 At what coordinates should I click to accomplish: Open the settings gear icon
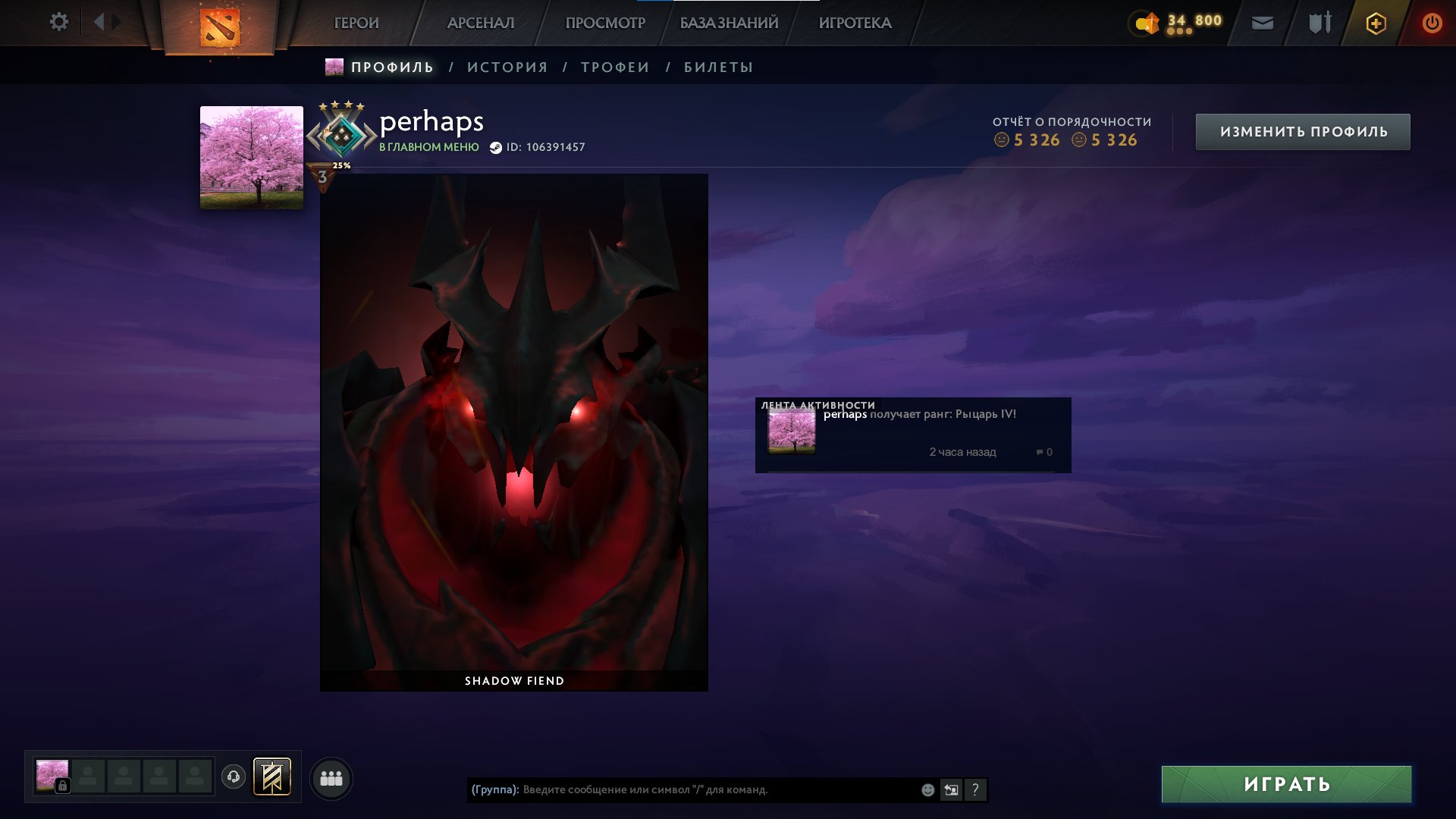[x=59, y=22]
